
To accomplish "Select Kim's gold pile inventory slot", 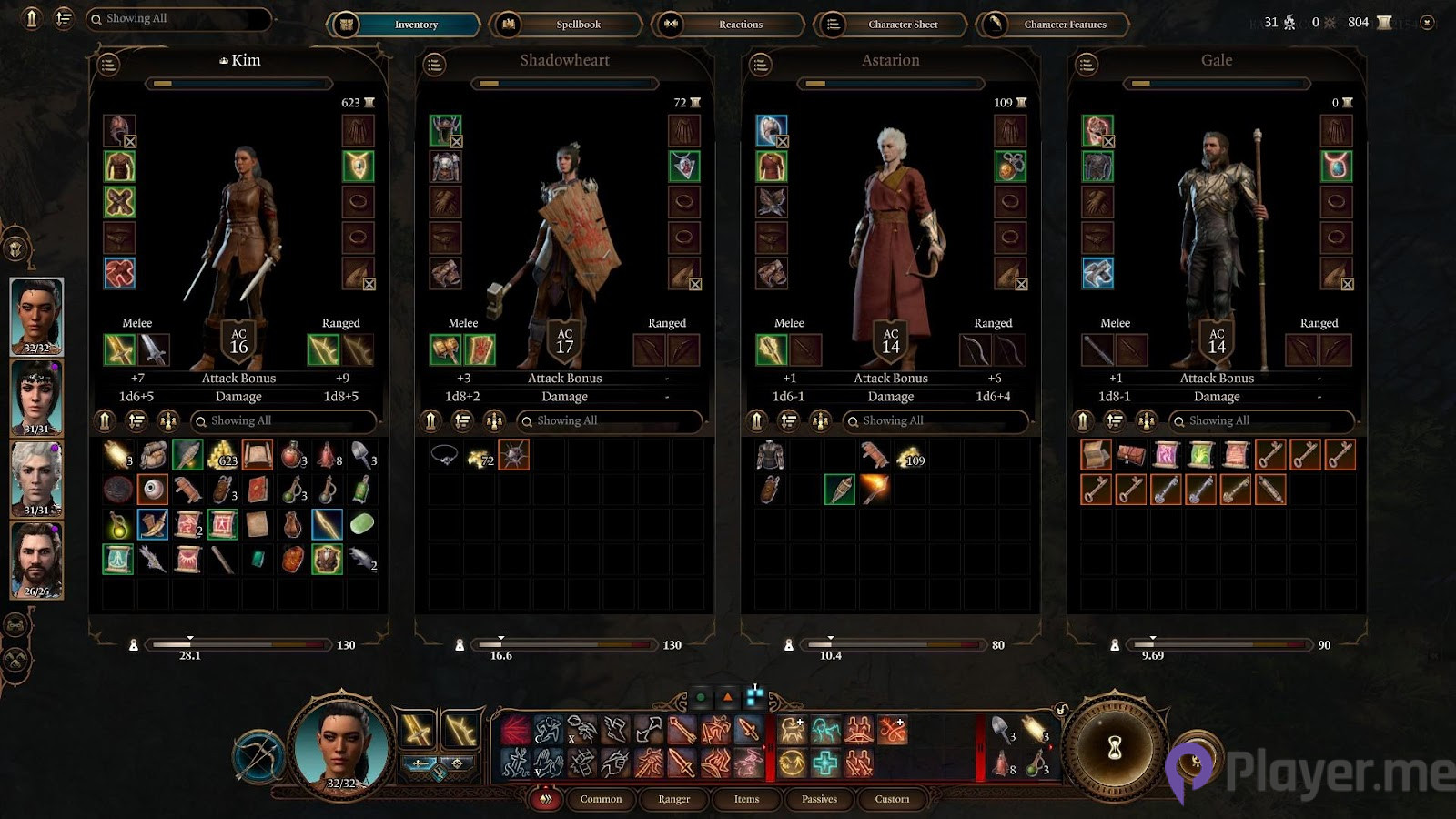I will coord(223,455).
